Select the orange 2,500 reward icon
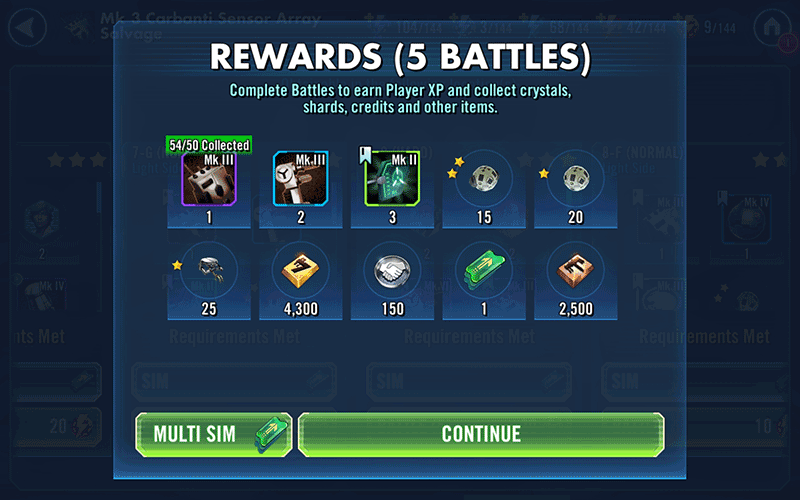The image size is (800, 500). (x=574, y=270)
